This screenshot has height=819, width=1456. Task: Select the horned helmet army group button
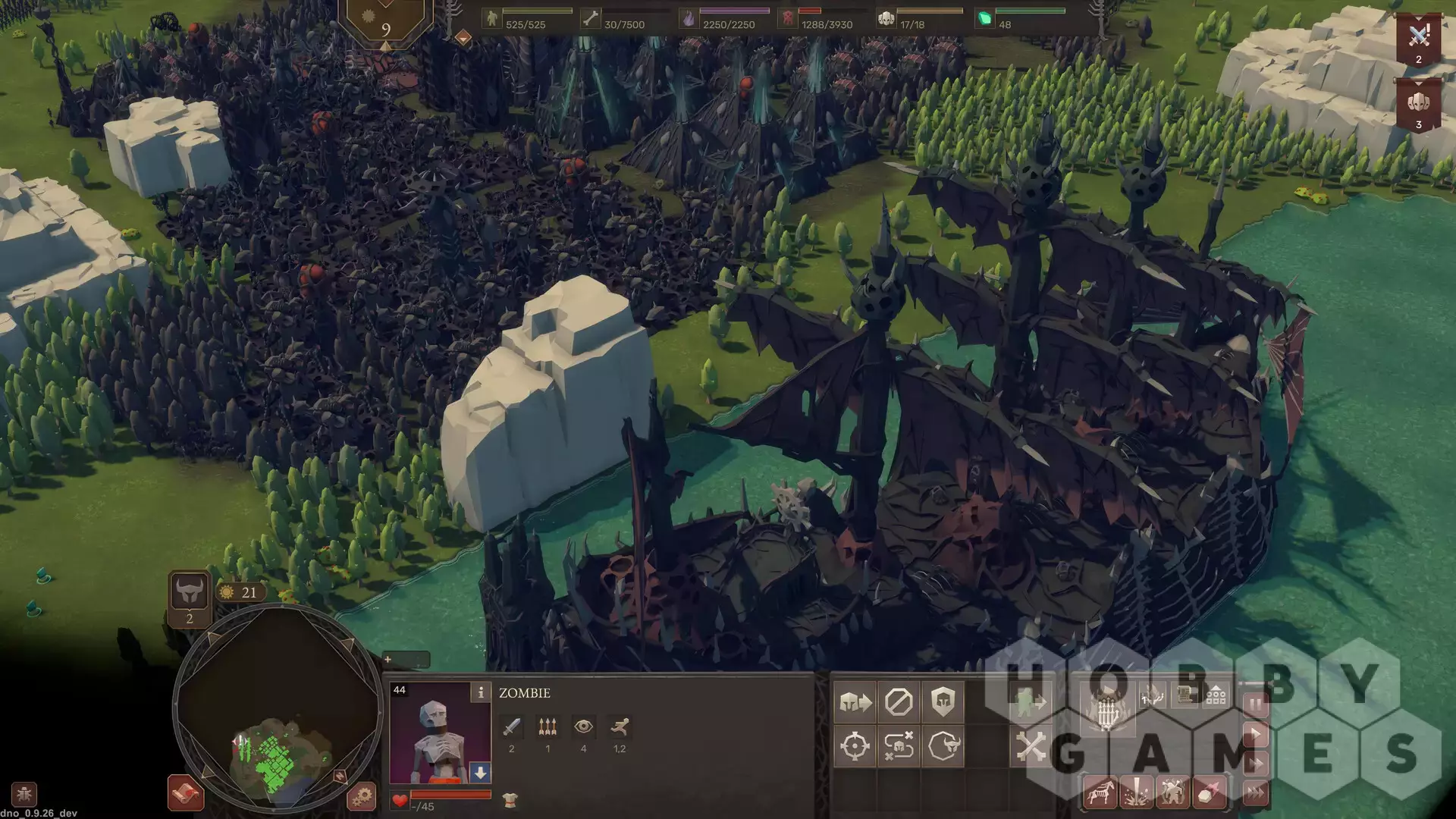189,592
